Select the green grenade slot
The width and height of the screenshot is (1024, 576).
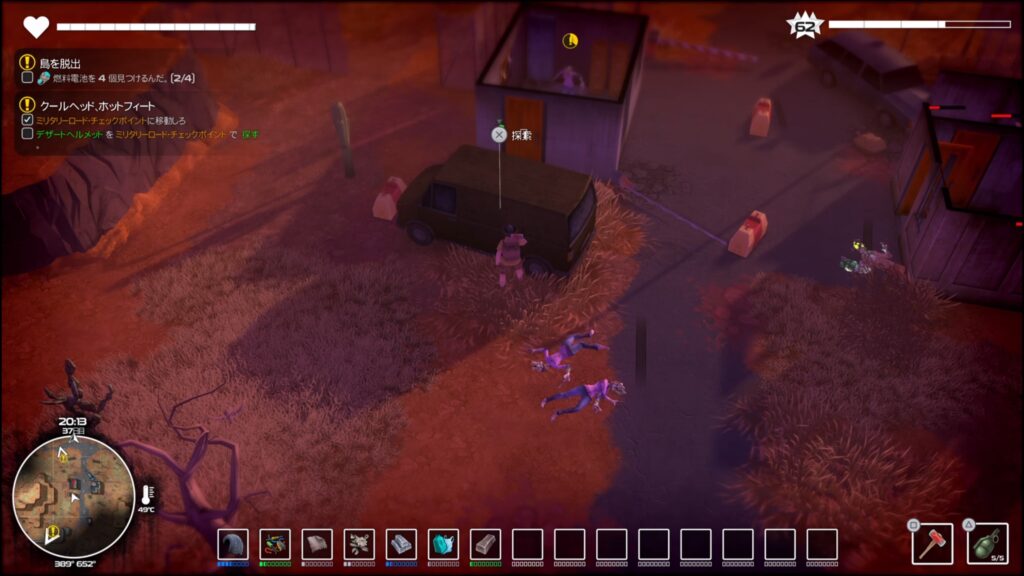pos(987,543)
